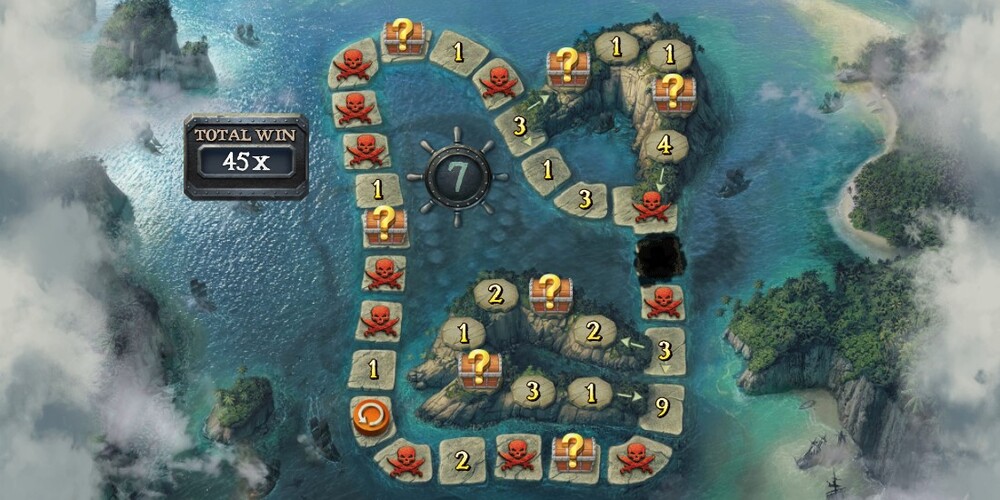Pick the stone tile numbered 4
The width and height of the screenshot is (1000, 500).
point(666,147)
